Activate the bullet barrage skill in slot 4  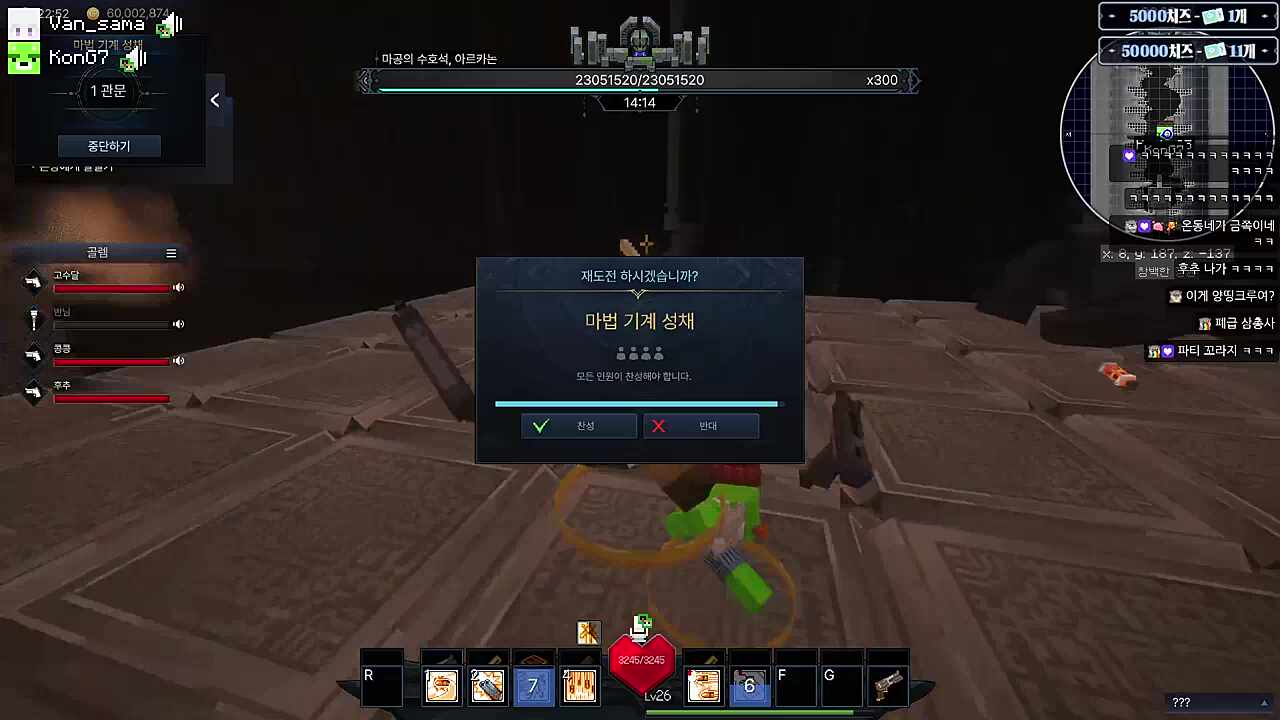click(x=579, y=686)
